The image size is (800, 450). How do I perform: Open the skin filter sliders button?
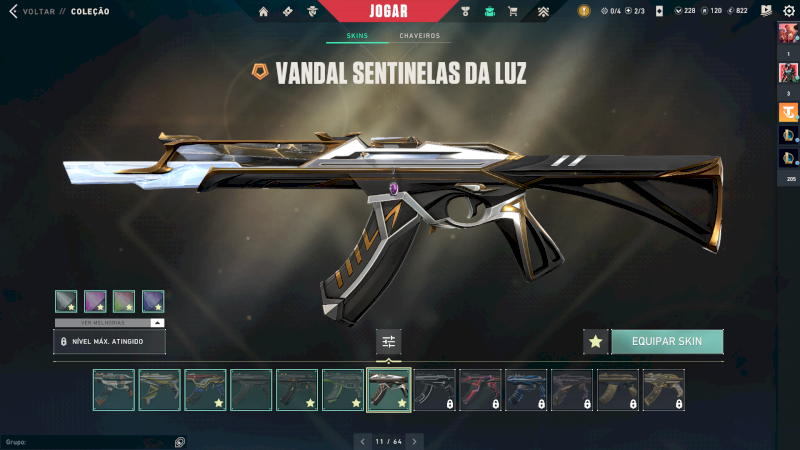389,341
